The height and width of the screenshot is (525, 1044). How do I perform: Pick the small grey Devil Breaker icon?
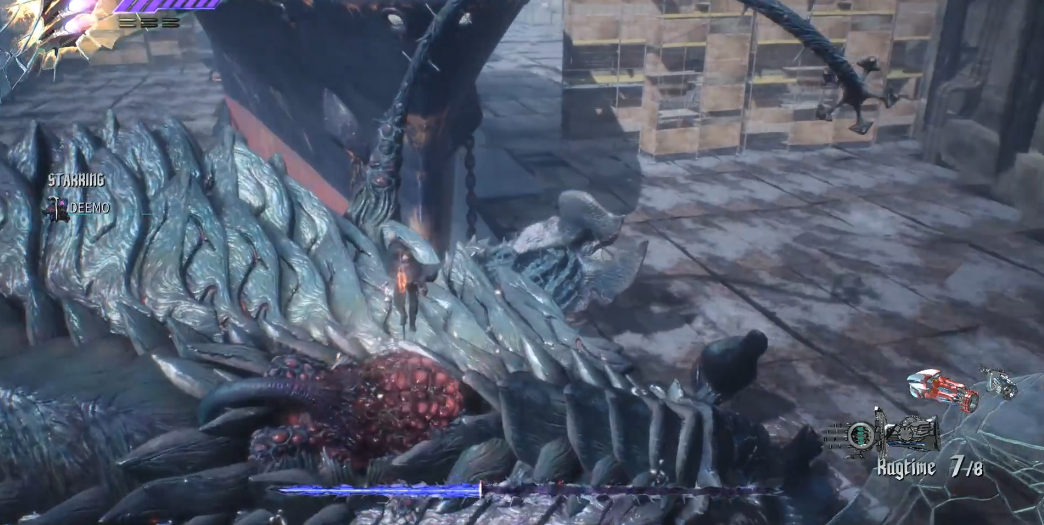pos(998,383)
